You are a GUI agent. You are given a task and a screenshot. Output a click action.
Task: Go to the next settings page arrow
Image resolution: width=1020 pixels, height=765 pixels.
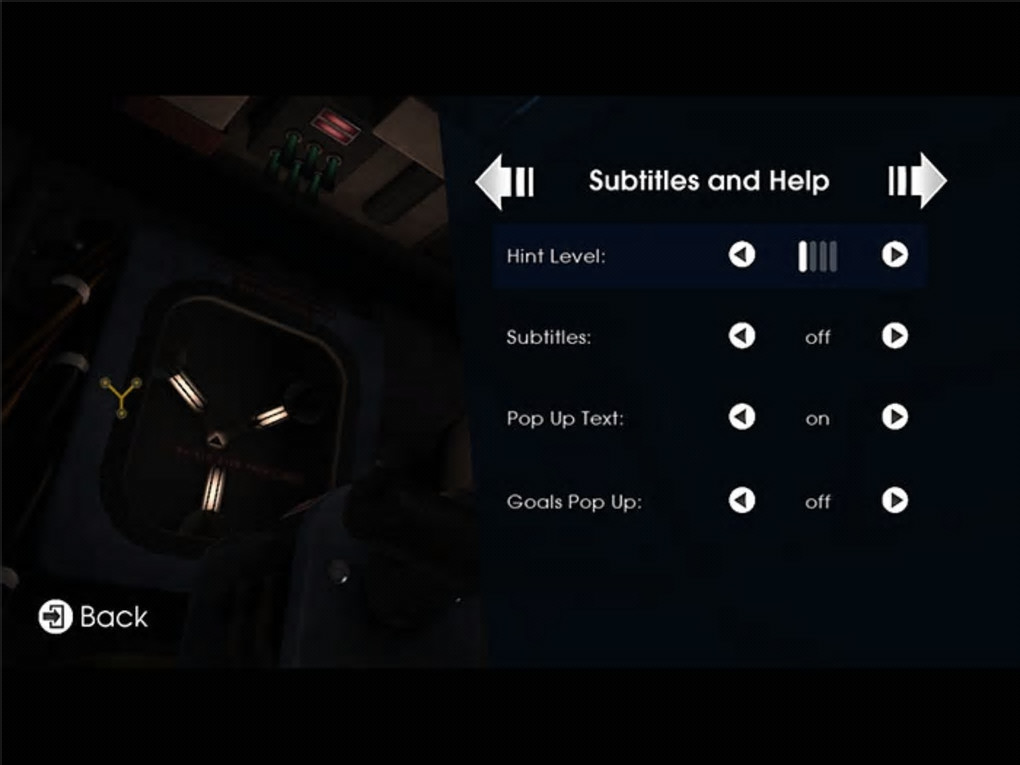[x=916, y=181]
